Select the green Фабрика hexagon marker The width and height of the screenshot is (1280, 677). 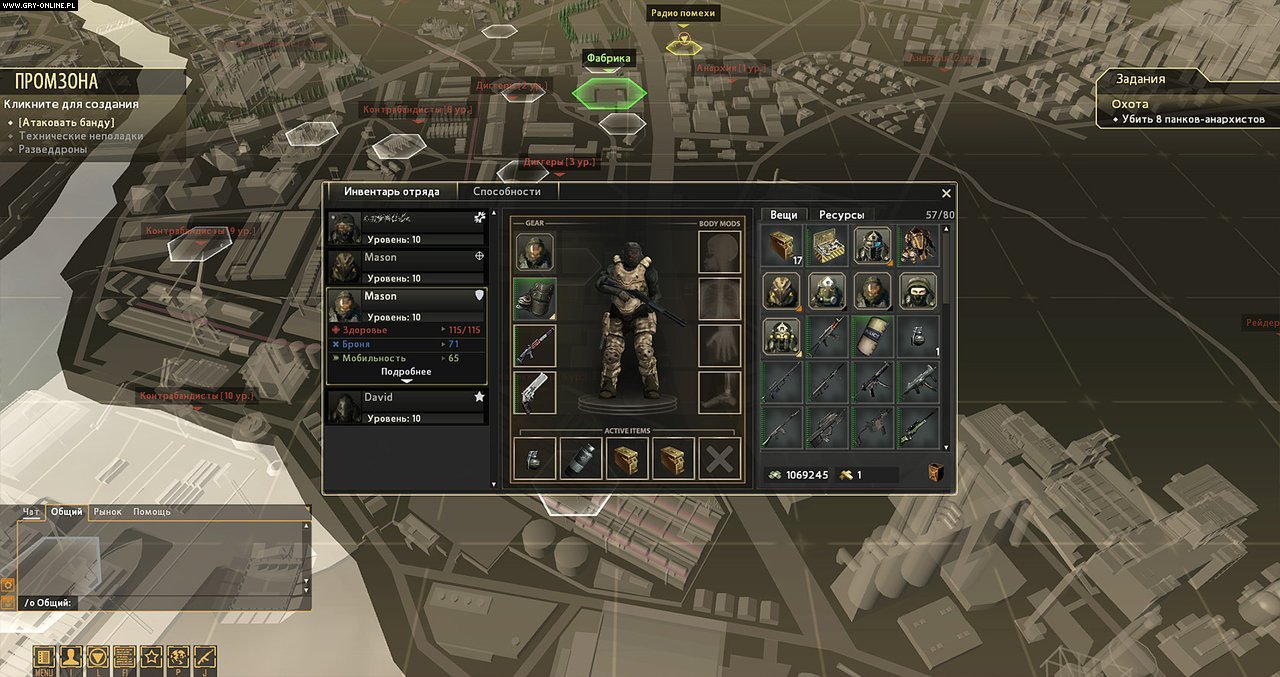[x=609, y=93]
